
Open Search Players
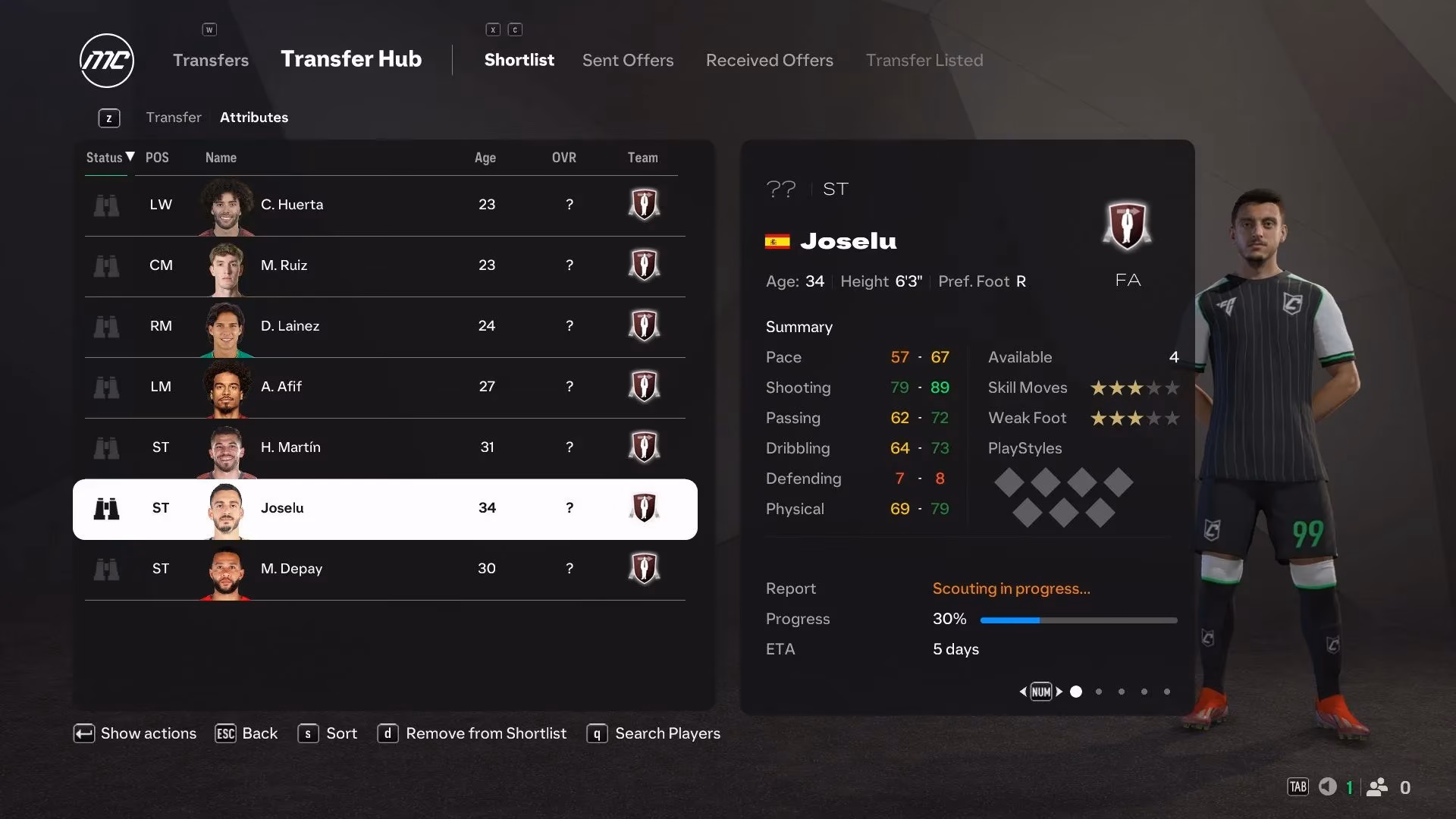[667, 733]
